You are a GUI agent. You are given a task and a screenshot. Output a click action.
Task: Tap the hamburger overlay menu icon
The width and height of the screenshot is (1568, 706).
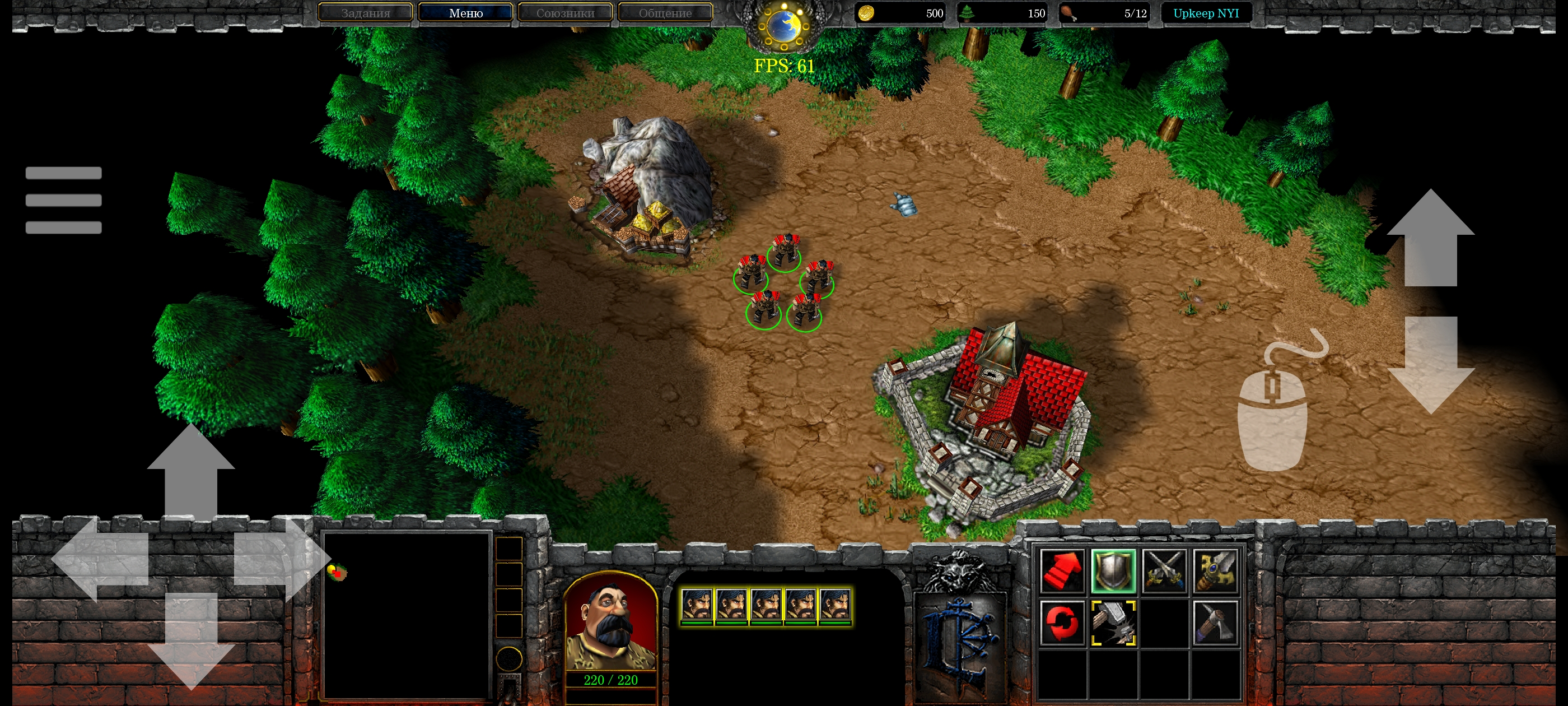tap(63, 200)
